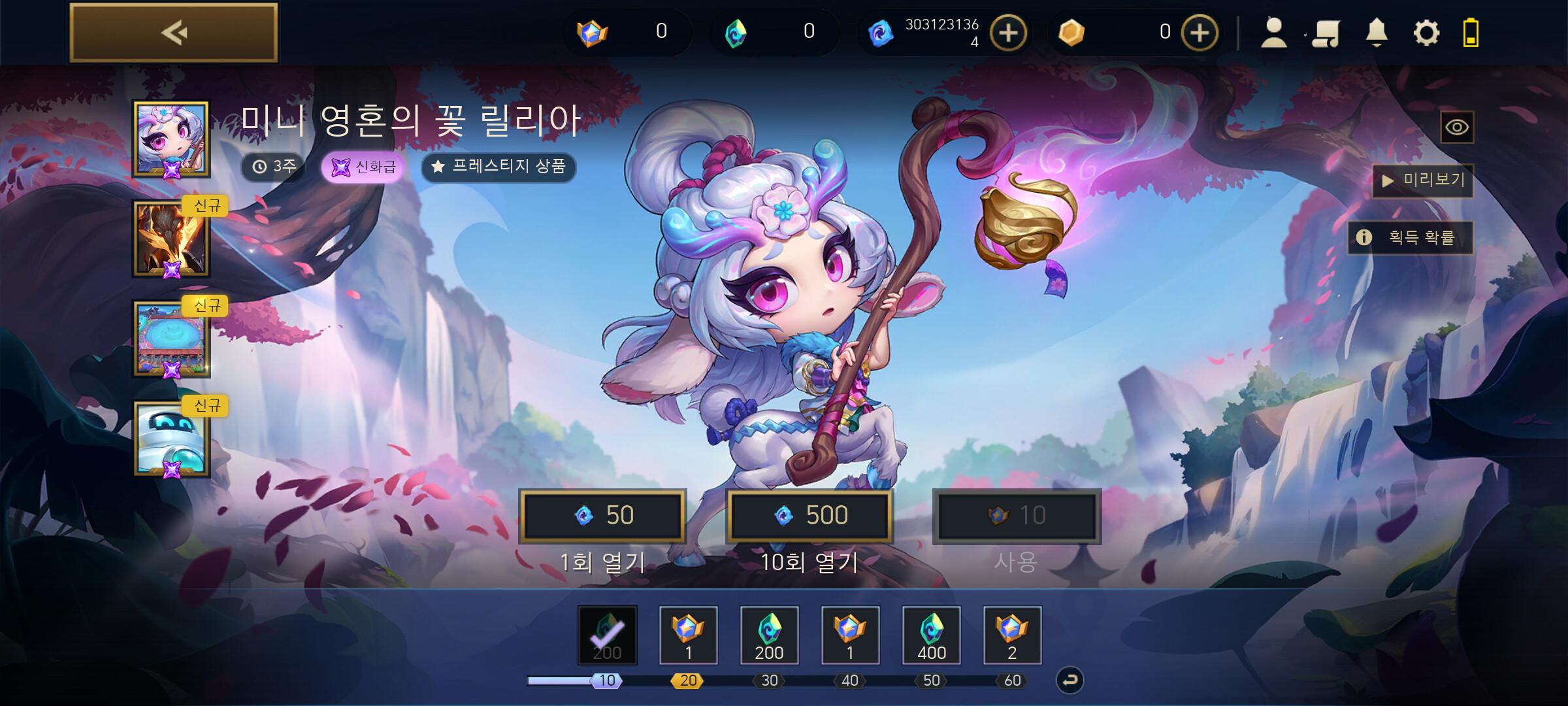Show drop rates (획득 확률)
The width and height of the screenshot is (1568, 706).
(1411, 237)
